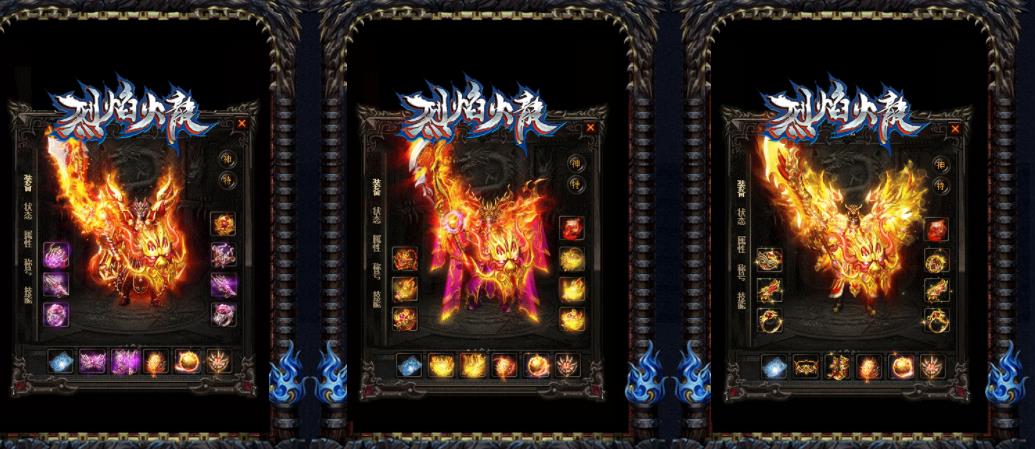This screenshot has height=449, width=1035.
Task: Choose the blue crystal slot on the purple-gear warrior panel
Action: (x=61, y=360)
